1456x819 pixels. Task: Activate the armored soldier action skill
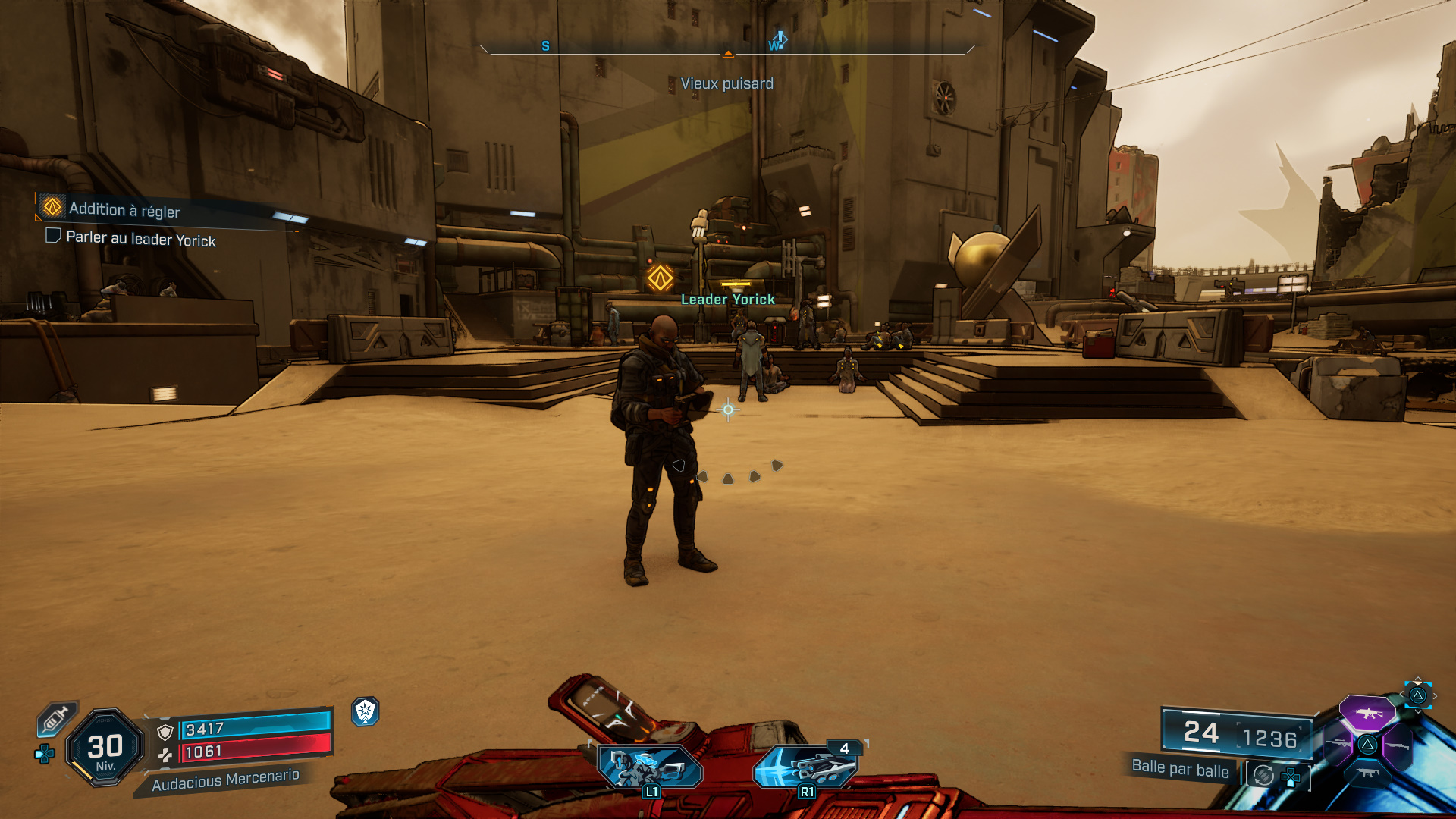650,766
